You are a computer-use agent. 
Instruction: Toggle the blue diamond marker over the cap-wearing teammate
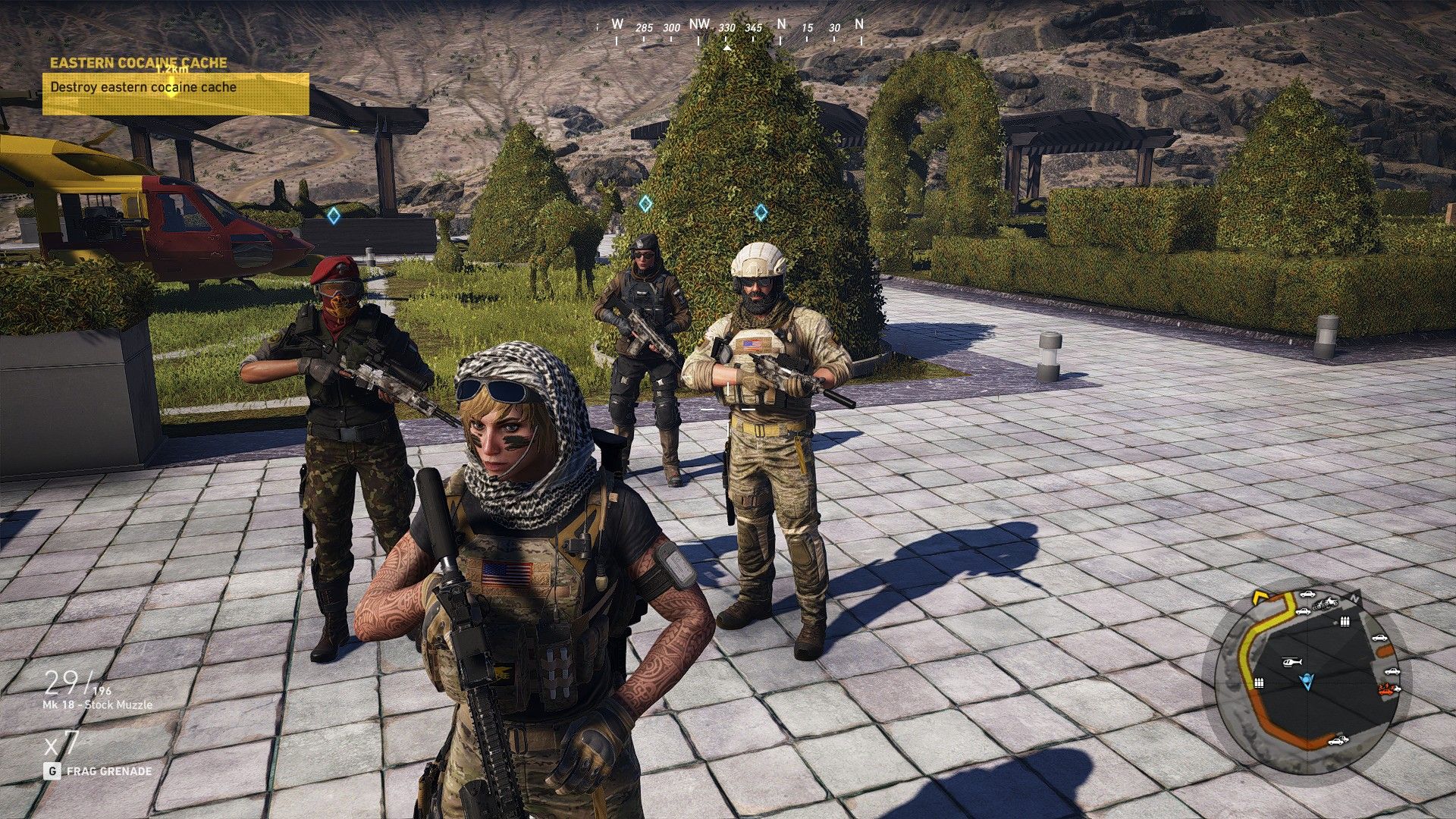point(646,202)
